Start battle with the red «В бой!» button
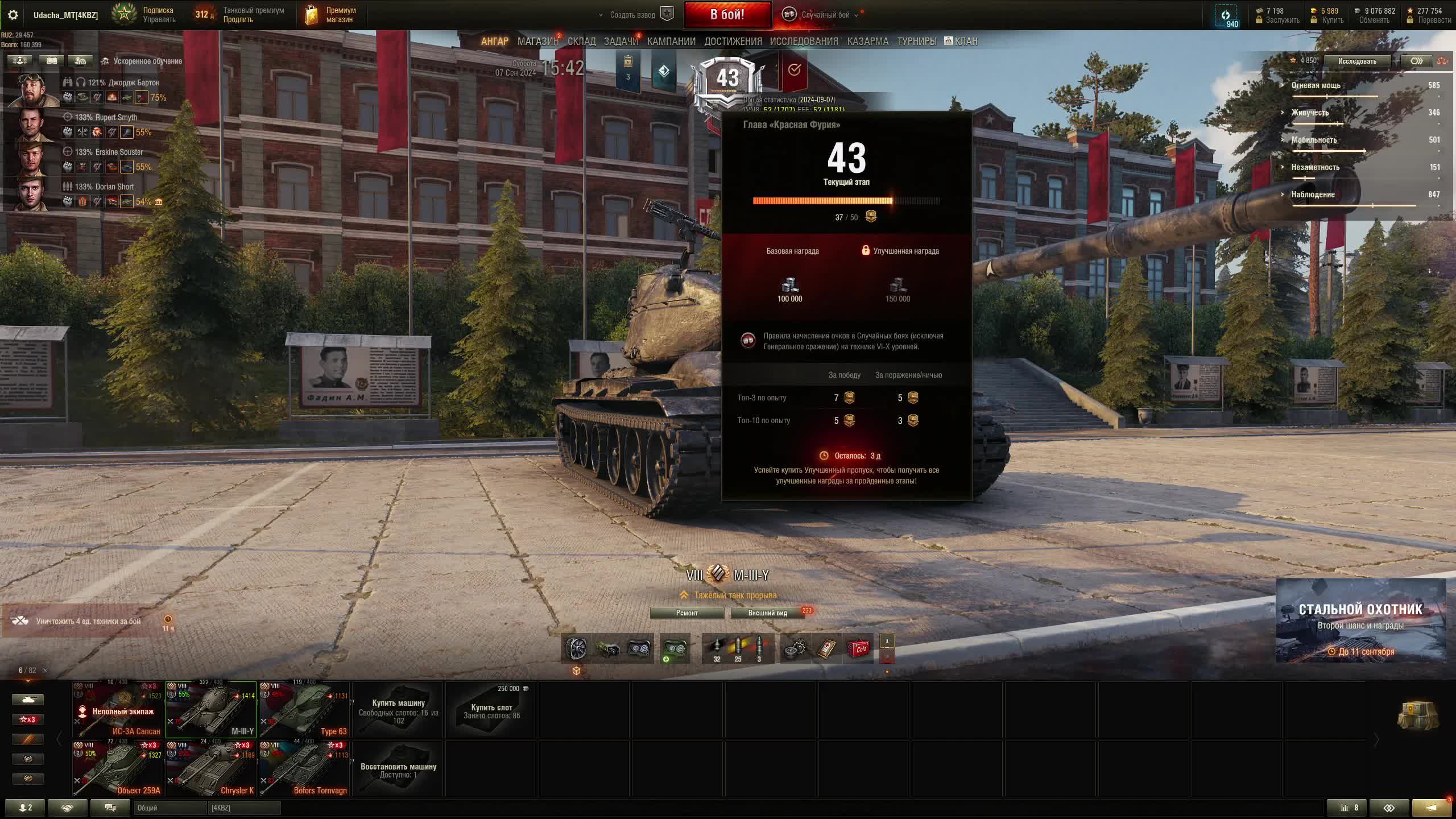 (x=727, y=15)
